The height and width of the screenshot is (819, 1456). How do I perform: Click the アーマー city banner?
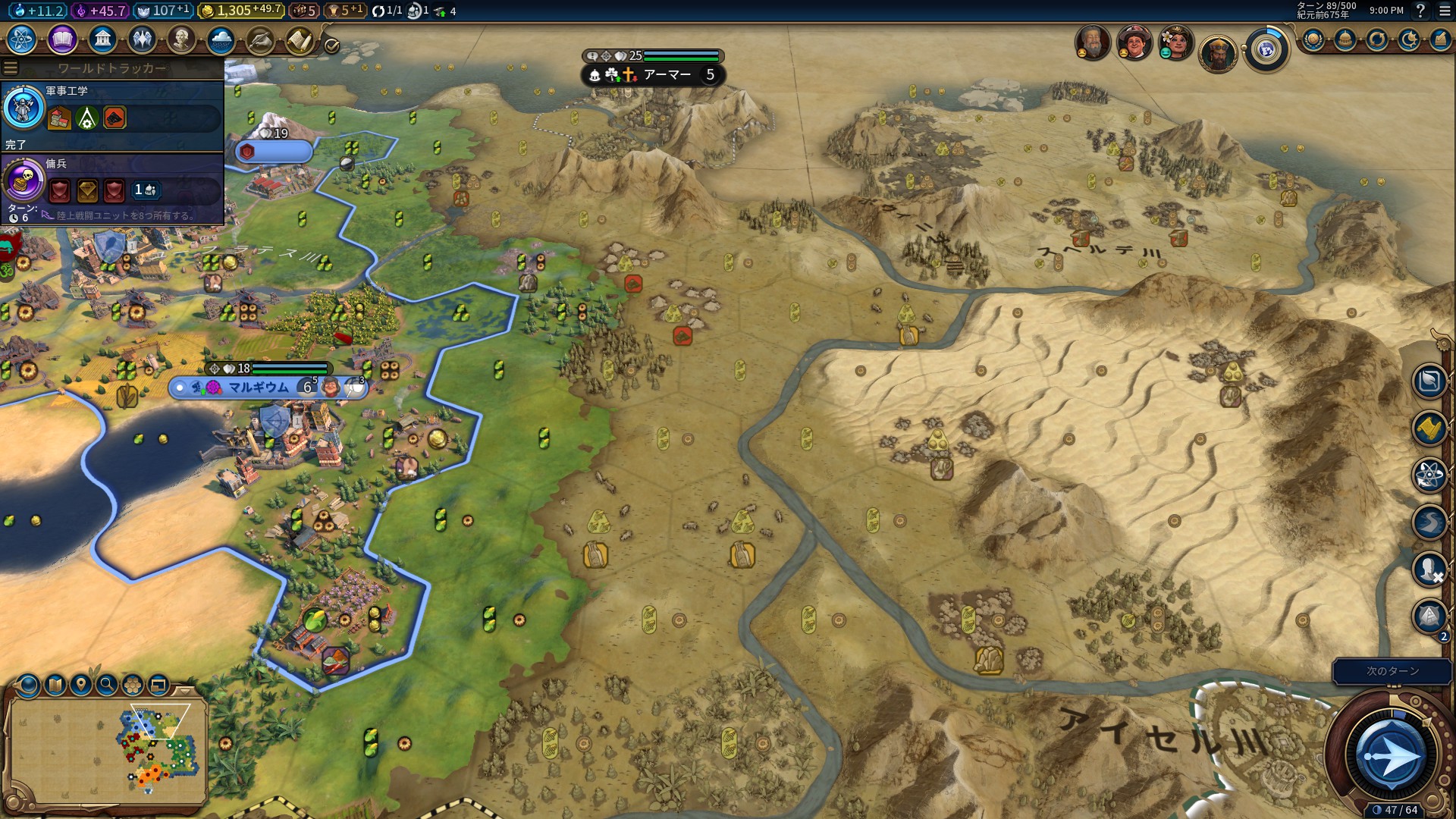667,75
